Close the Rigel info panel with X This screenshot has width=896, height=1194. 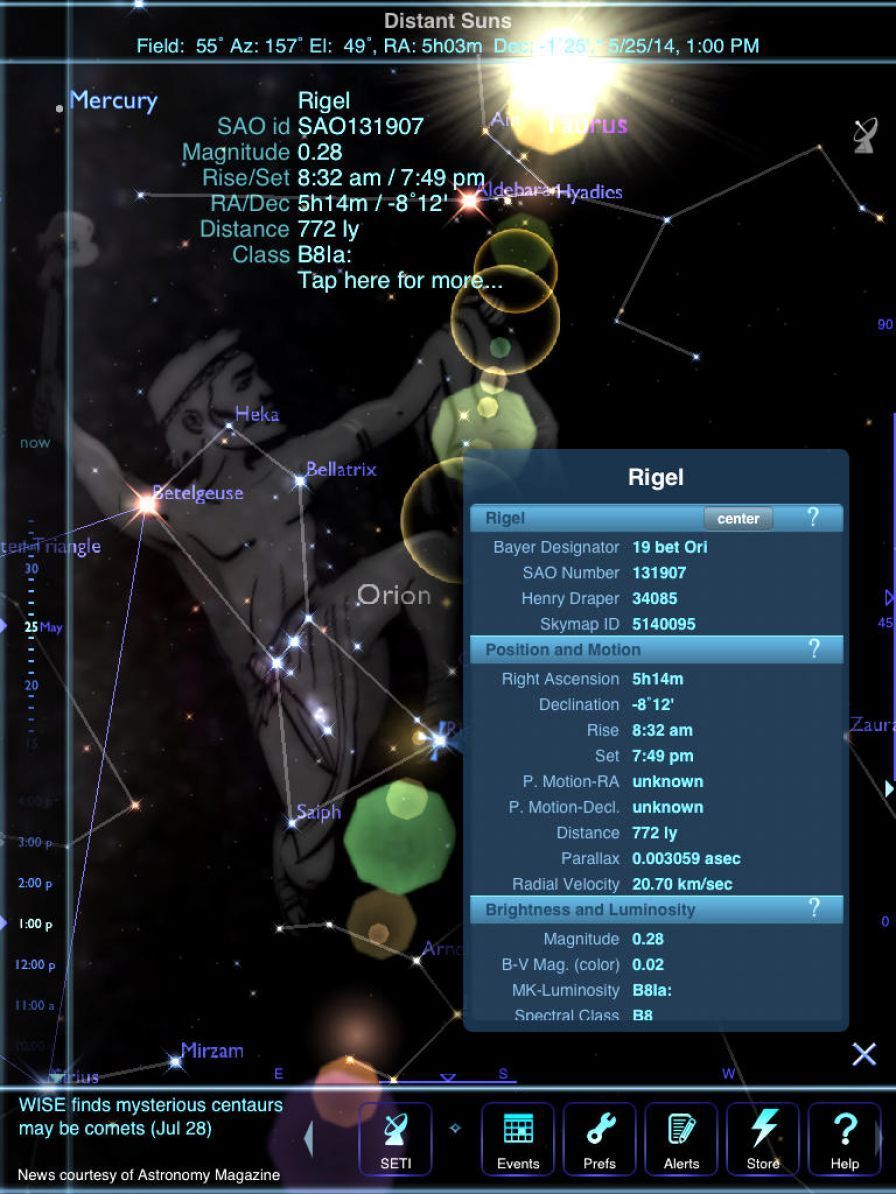(x=864, y=1053)
